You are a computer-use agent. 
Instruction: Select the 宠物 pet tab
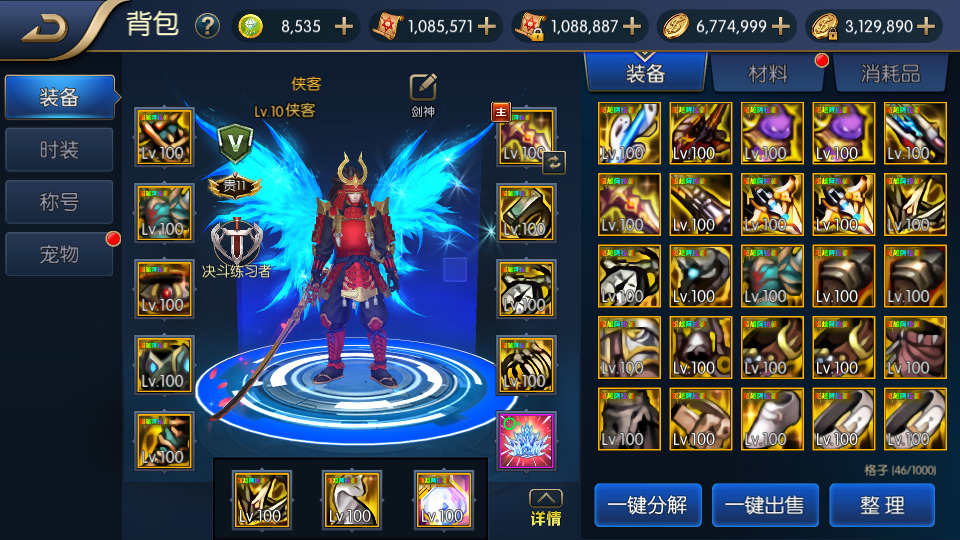click(x=59, y=255)
